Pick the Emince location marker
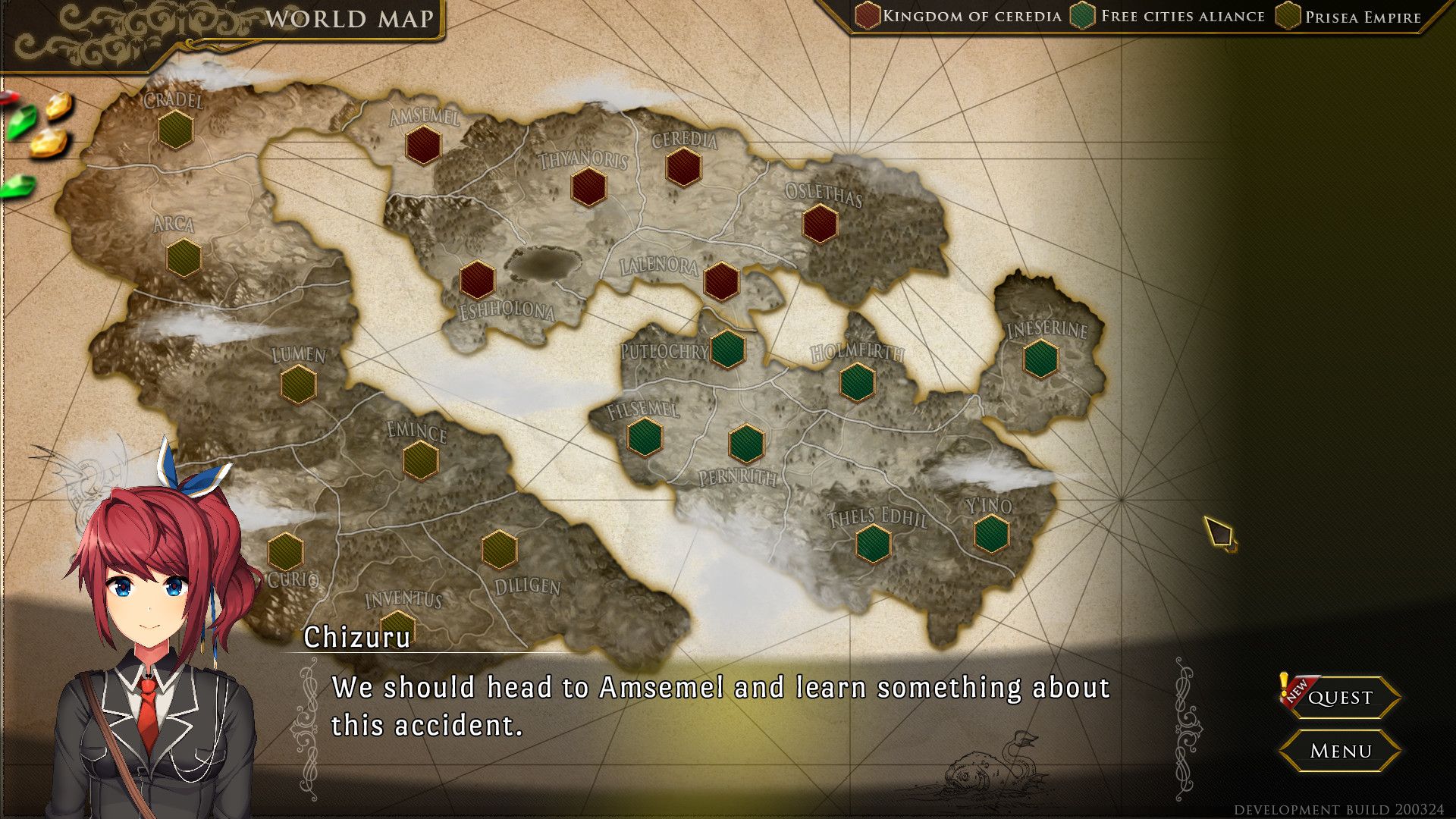Image resolution: width=1456 pixels, height=819 pixels. click(x=420, y=460)
